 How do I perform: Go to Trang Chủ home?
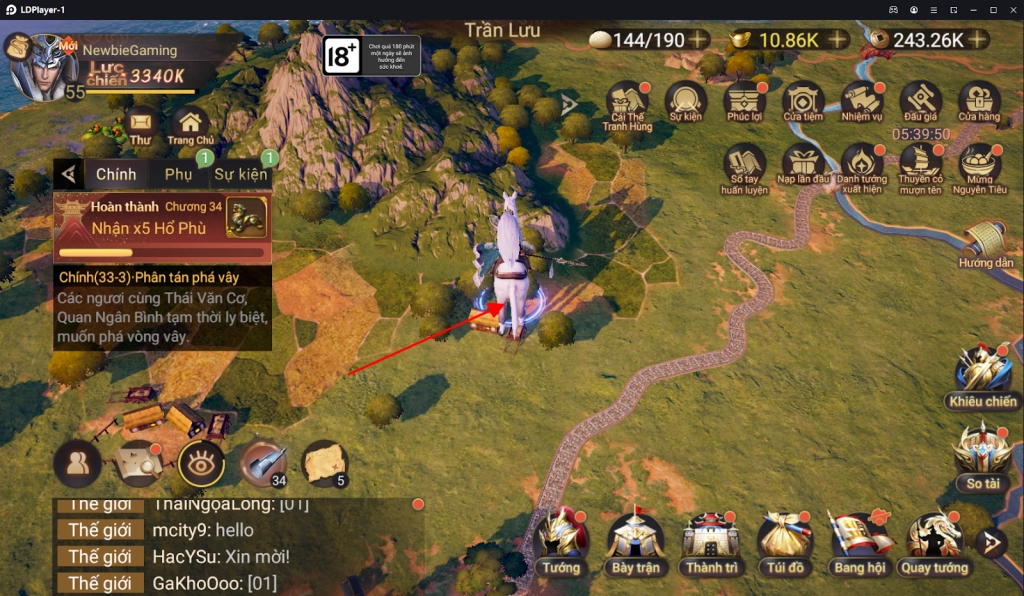pyautogui.click(x=190, y=124)
